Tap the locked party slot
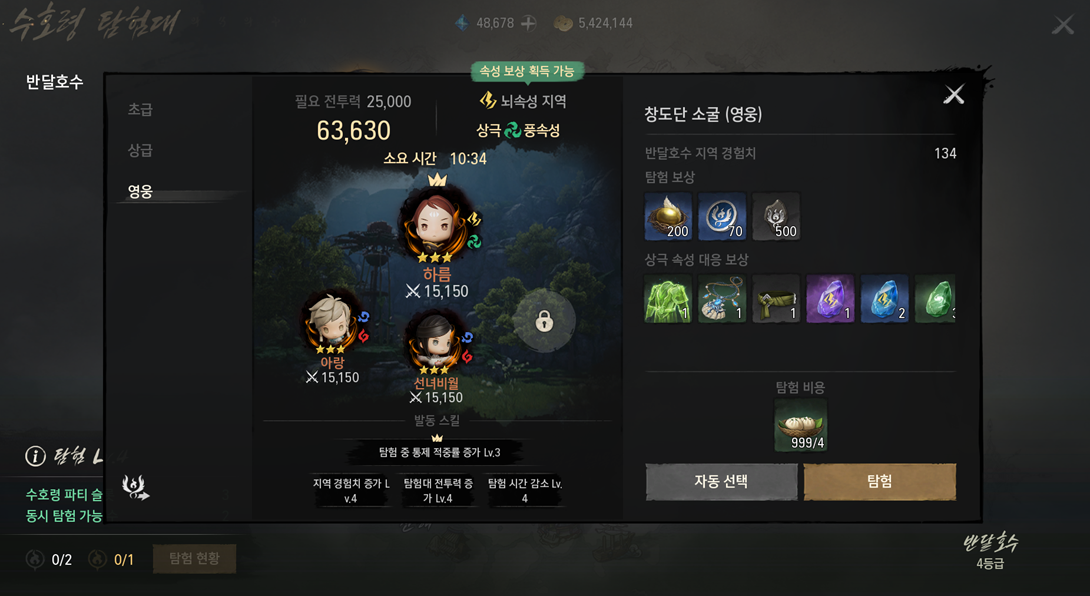The image size is (1090, 596). [544, 321]
